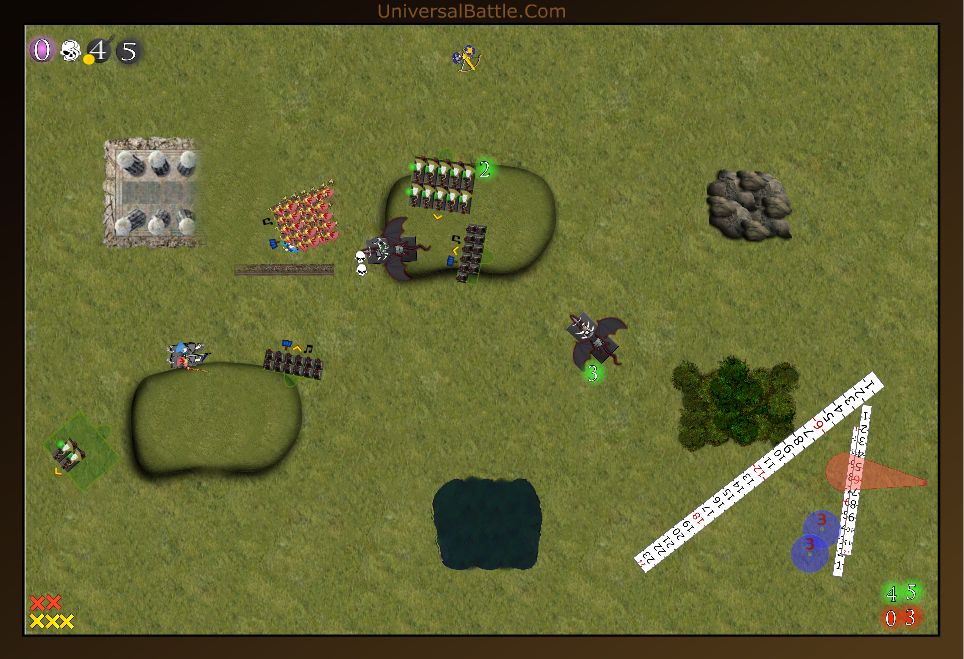This screenshot has width=964, height=659.
Task: Select the dark 5 counter token
Action: point(128,51)
